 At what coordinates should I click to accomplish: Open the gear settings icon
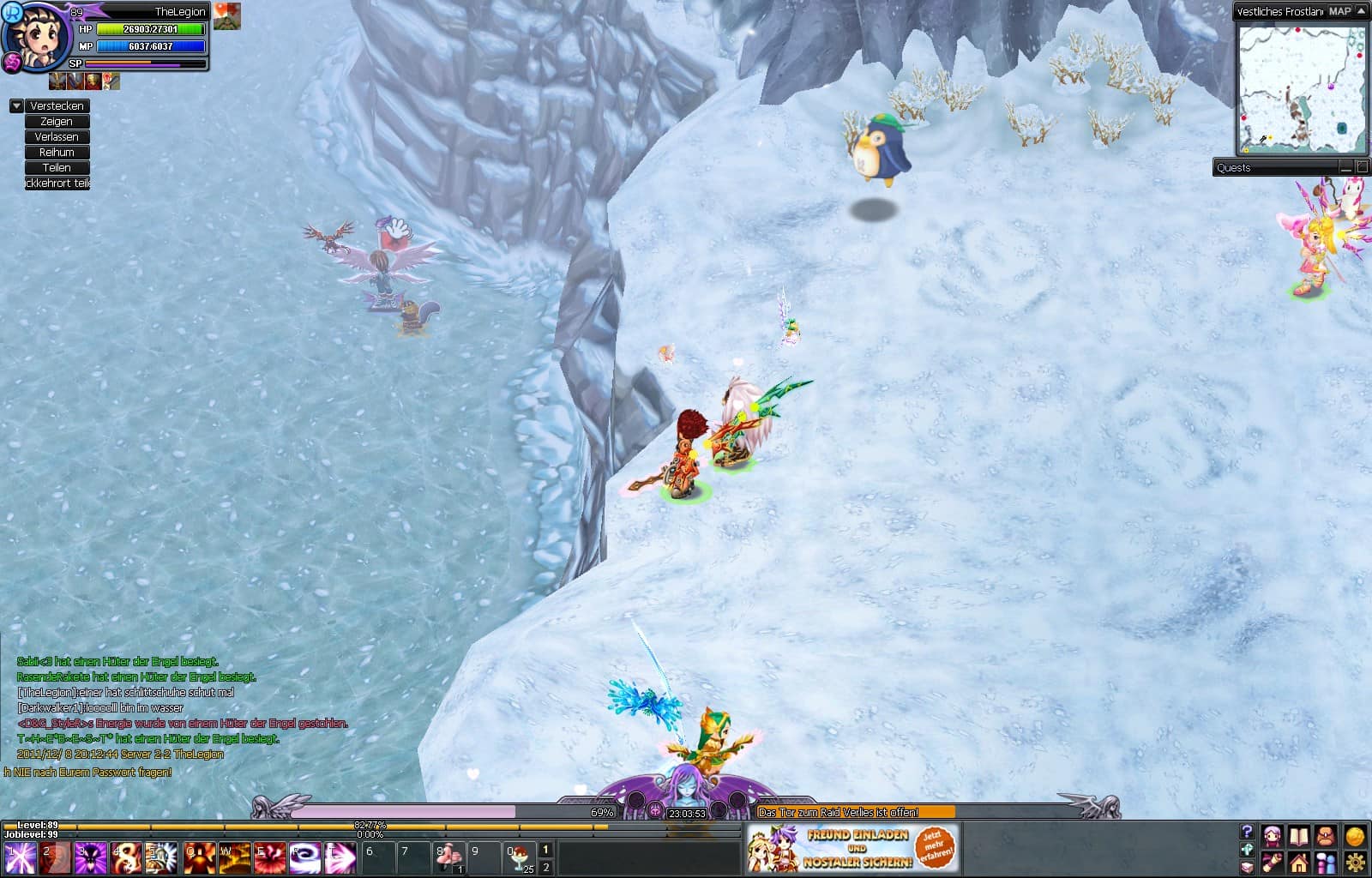[1355, 862]
